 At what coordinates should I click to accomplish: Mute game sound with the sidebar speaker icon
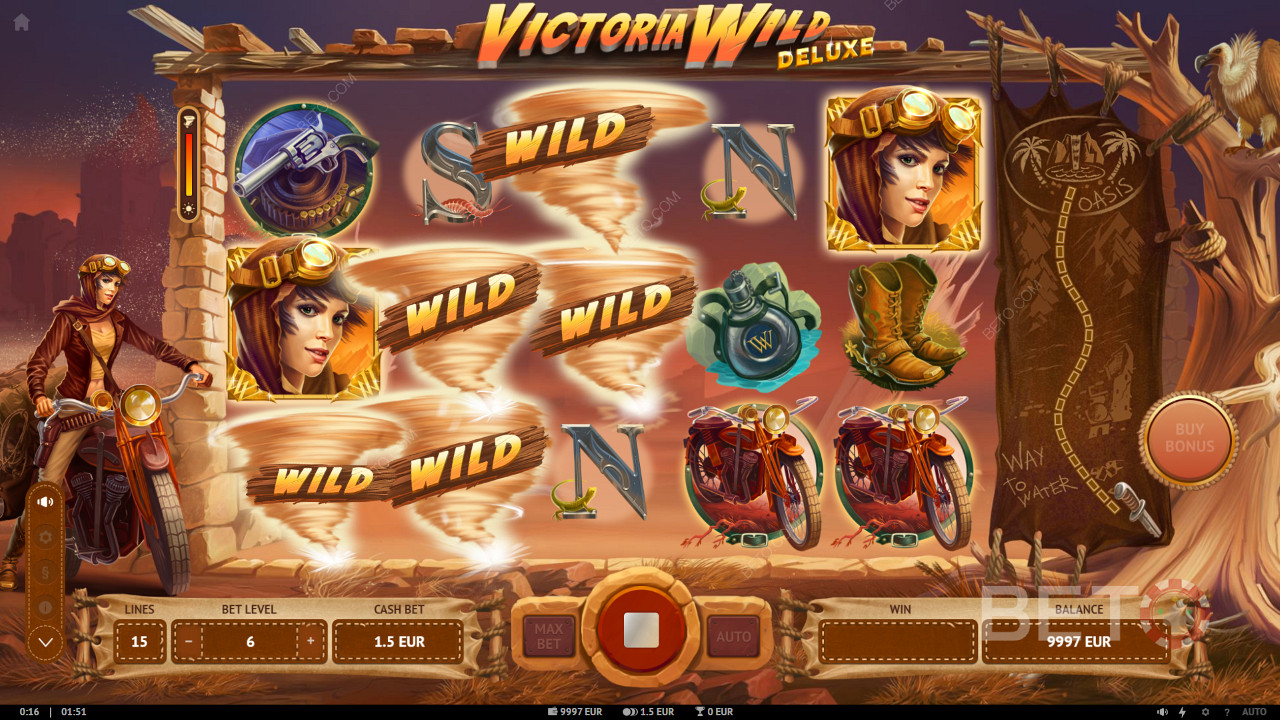tap(45, 502)
